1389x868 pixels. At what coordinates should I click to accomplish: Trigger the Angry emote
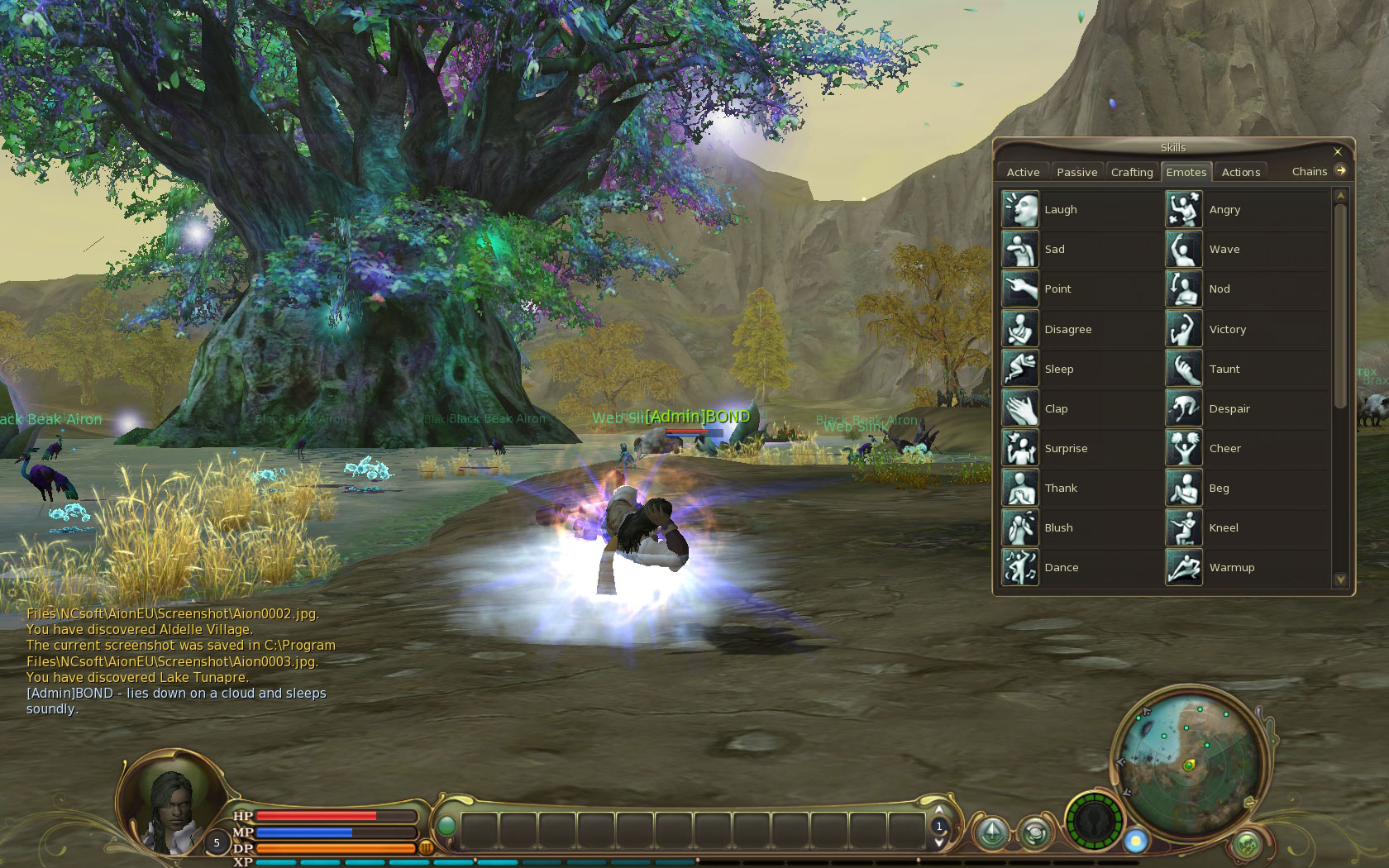[1184, 210]
